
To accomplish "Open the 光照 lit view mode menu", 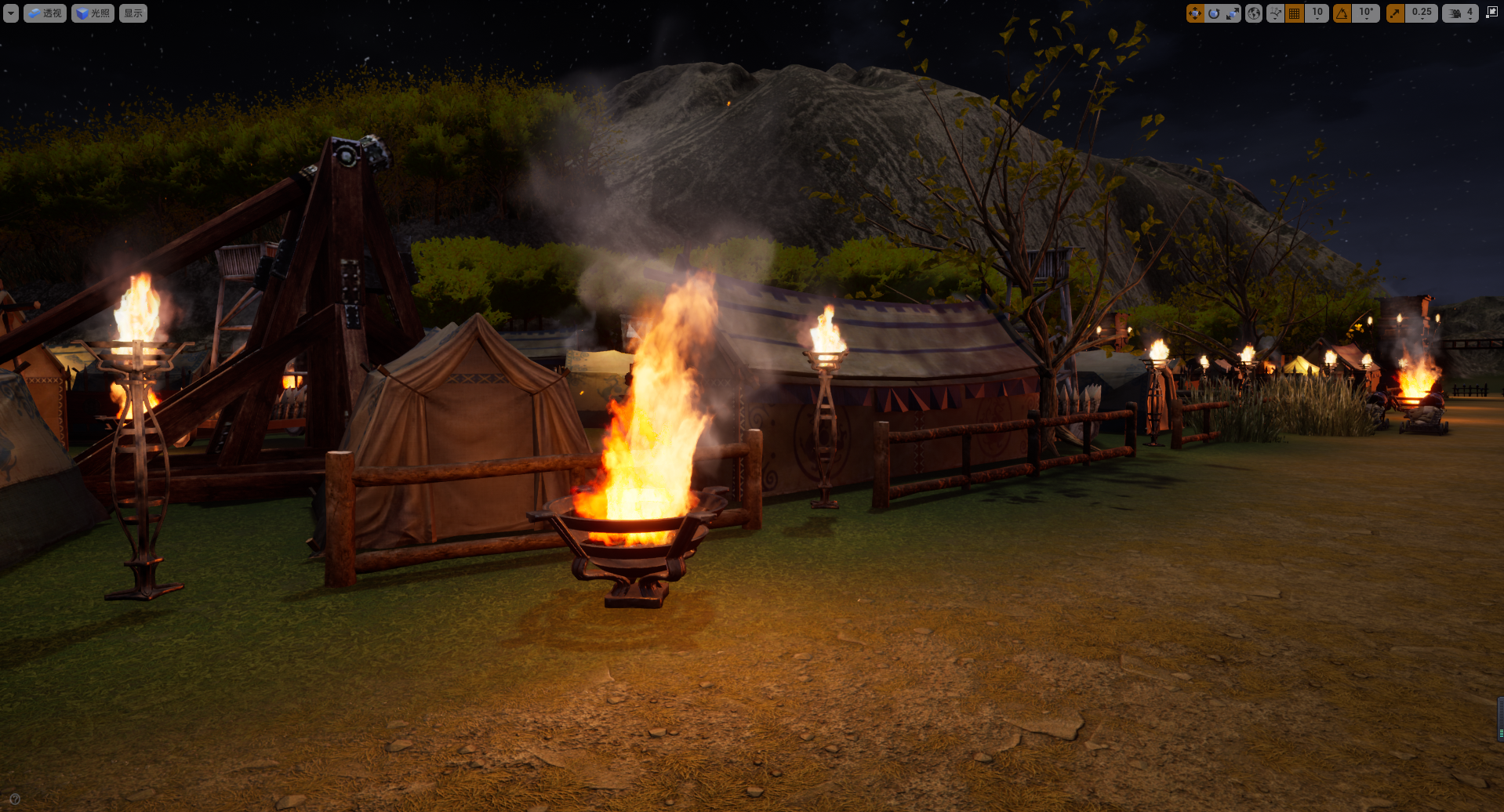I will point(93,13).
